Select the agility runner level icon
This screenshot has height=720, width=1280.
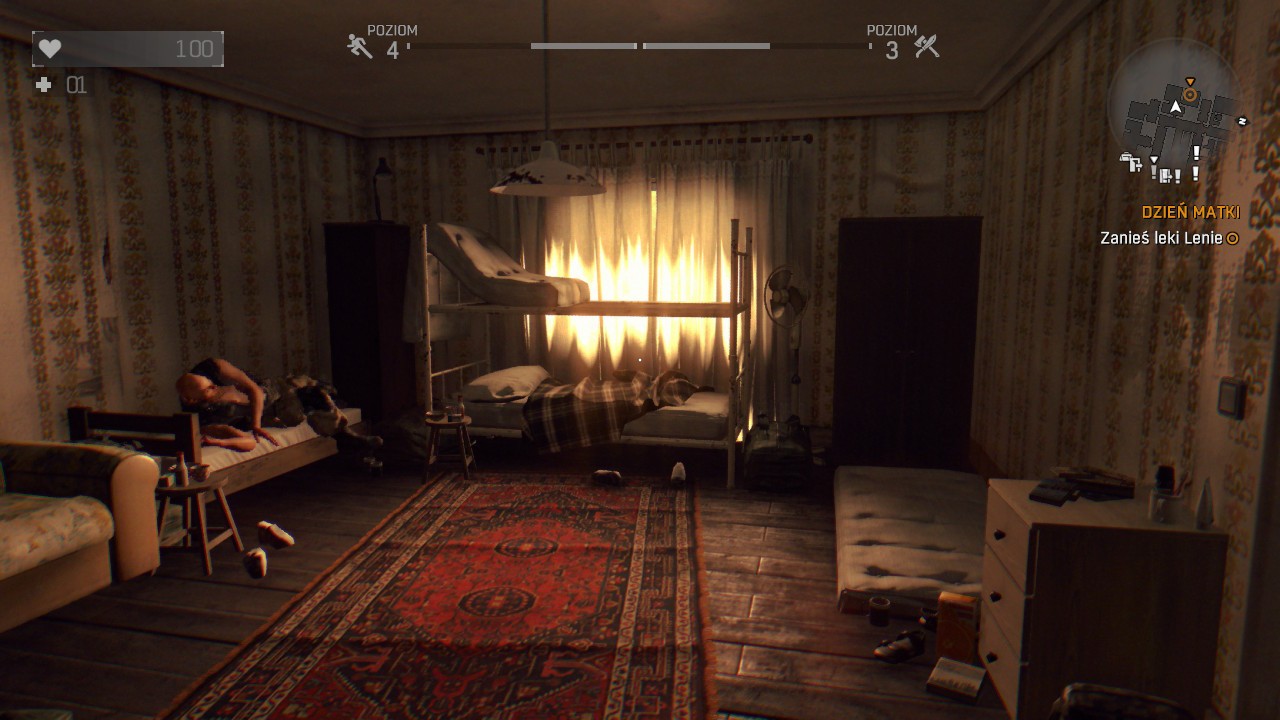point(360,46)
